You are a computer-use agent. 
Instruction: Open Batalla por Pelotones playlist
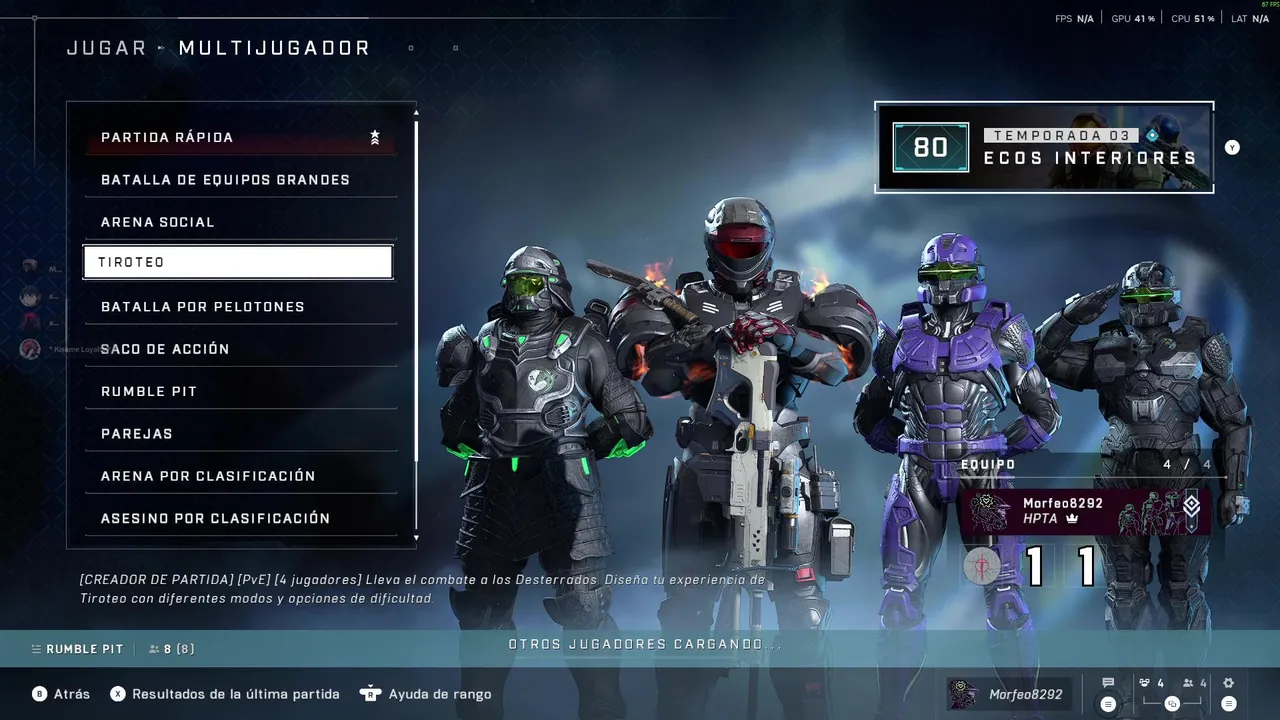pos(240,307)
